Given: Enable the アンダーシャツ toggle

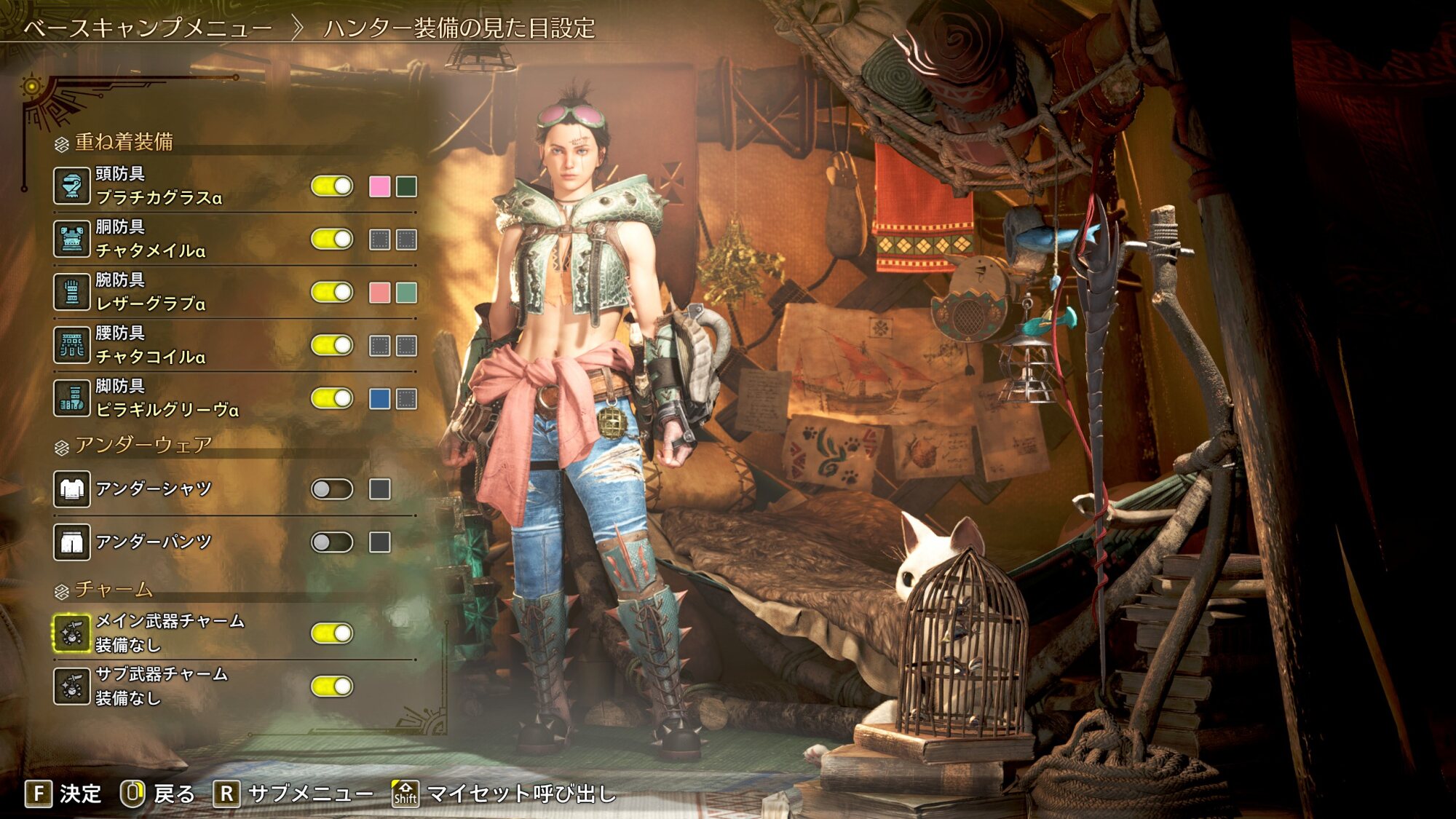Looking at the screenshot, I should click(332, 489).
